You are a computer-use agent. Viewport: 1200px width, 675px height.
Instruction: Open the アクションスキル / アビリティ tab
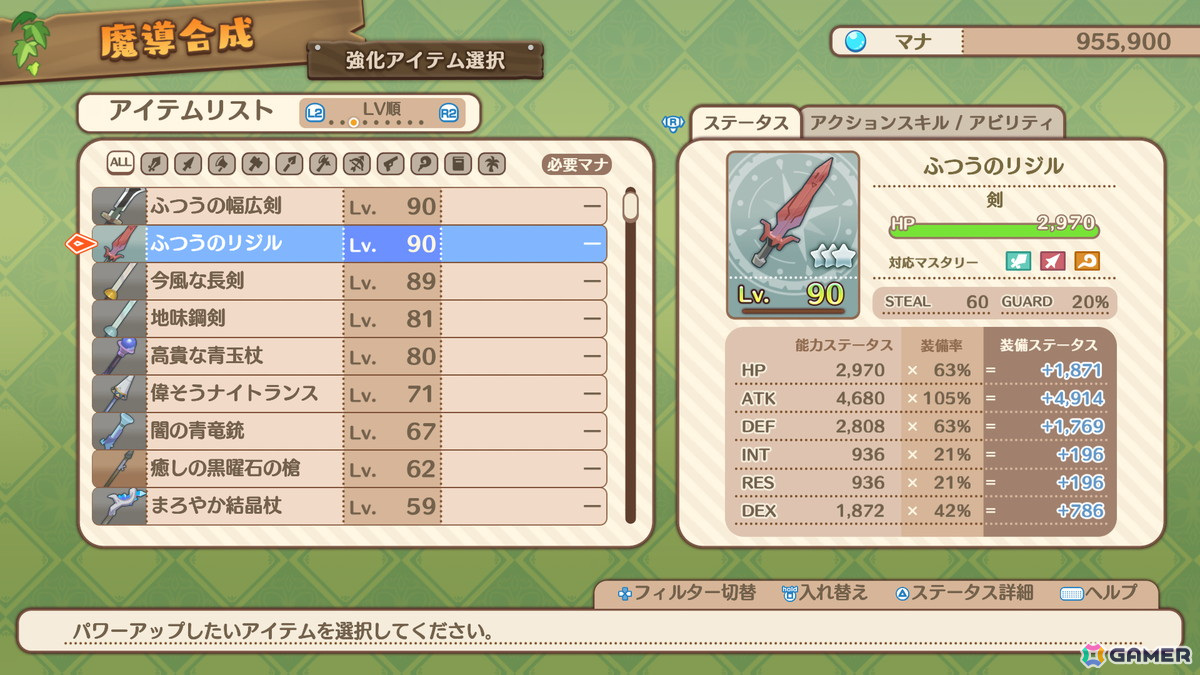click(931, 123)
